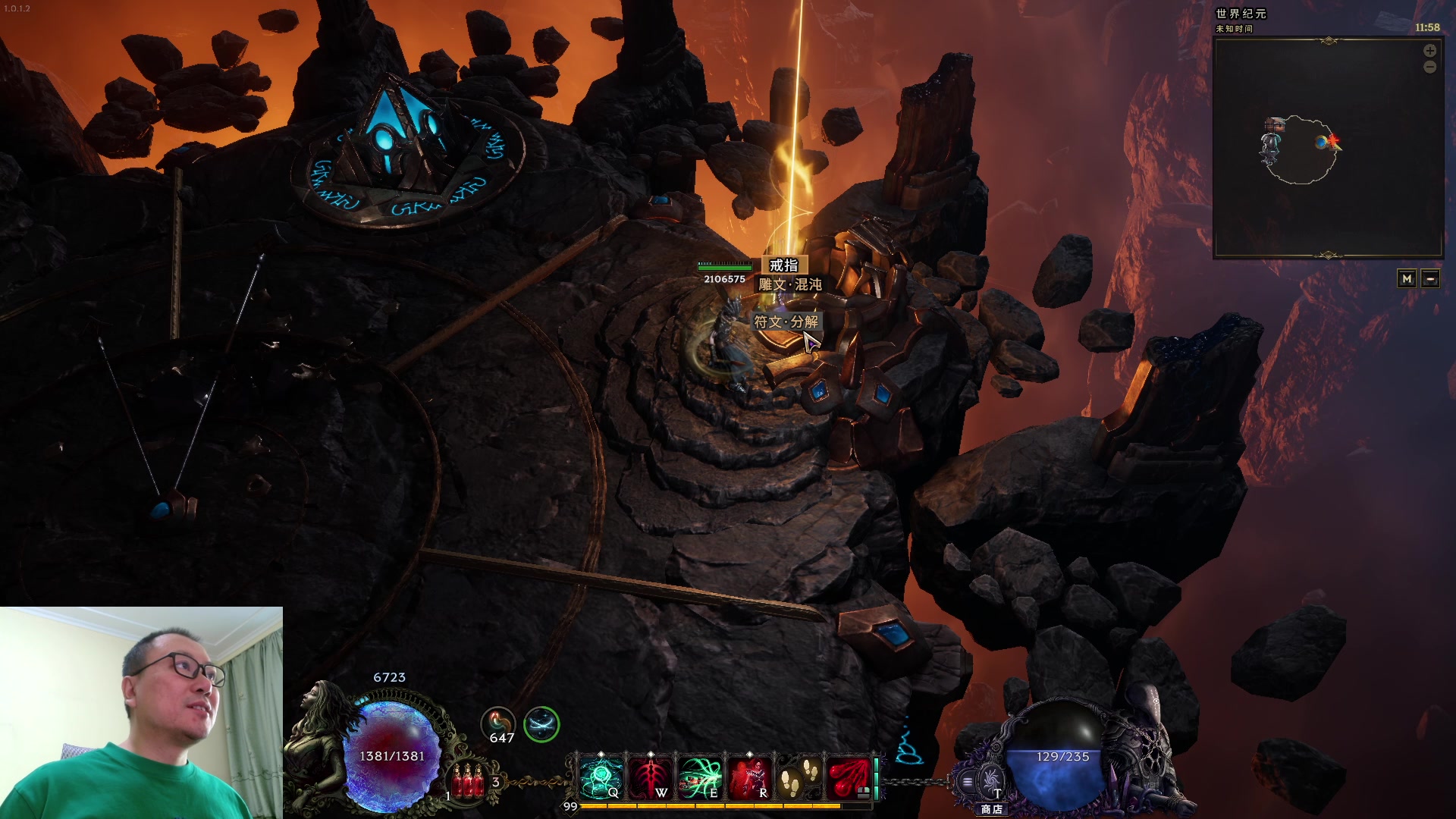Zoom in the minimap with plus
Viewport: 1456px width, 819px height.
tap(1429, 51)
